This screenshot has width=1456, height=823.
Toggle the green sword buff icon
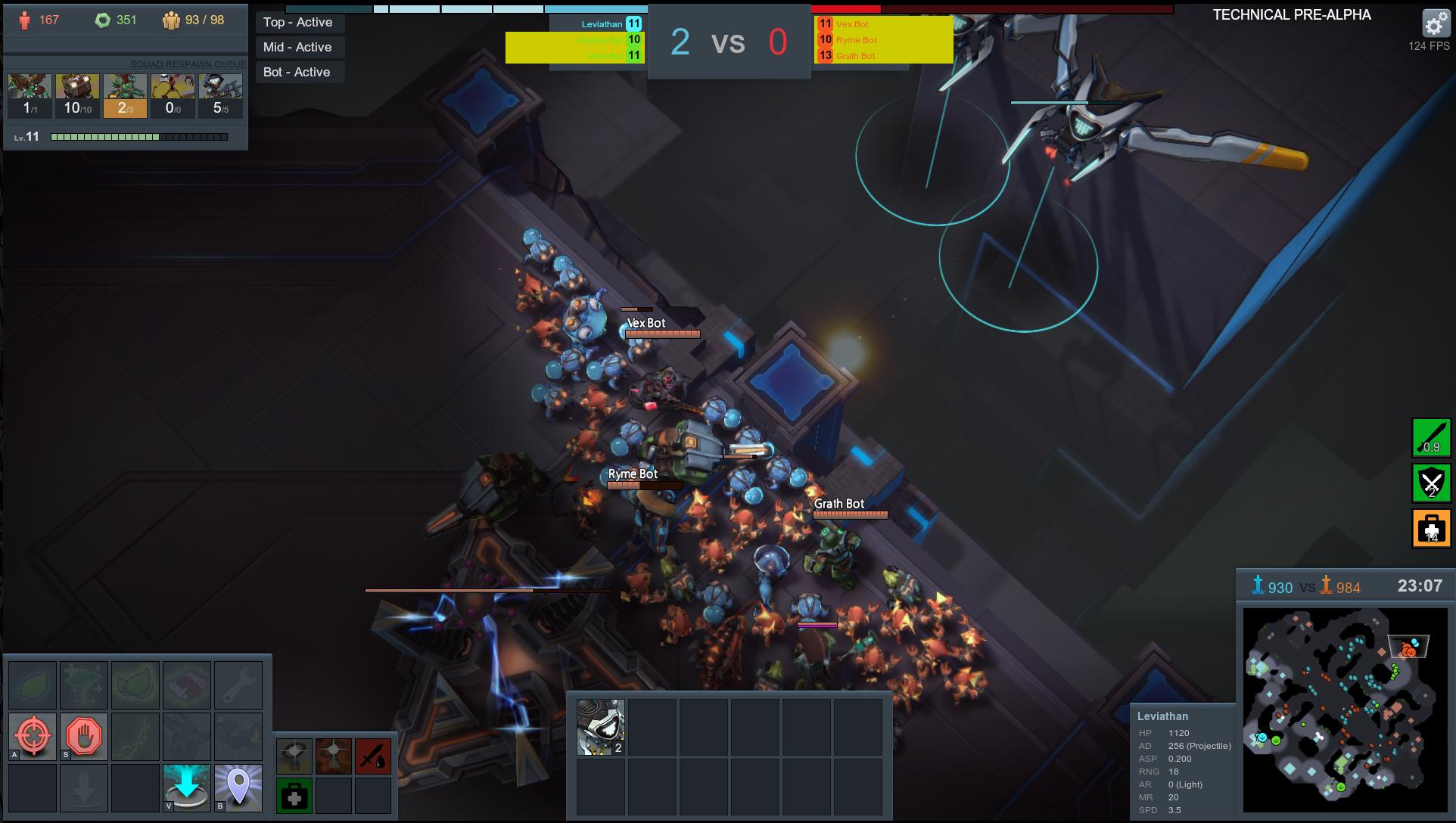click(1431, 438)
